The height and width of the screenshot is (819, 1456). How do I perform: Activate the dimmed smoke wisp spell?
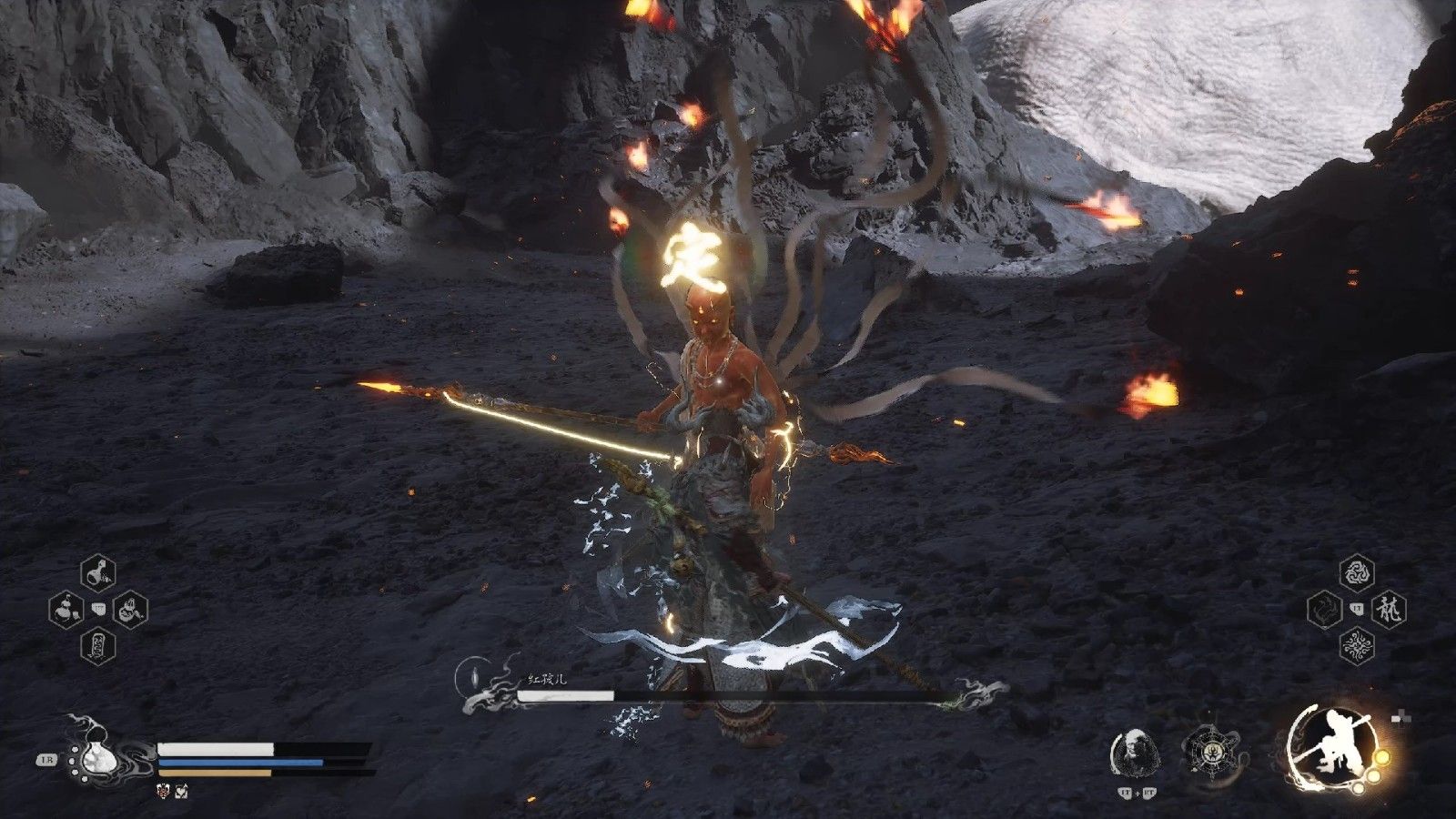pyautogui.click(x=1324, y=609)
